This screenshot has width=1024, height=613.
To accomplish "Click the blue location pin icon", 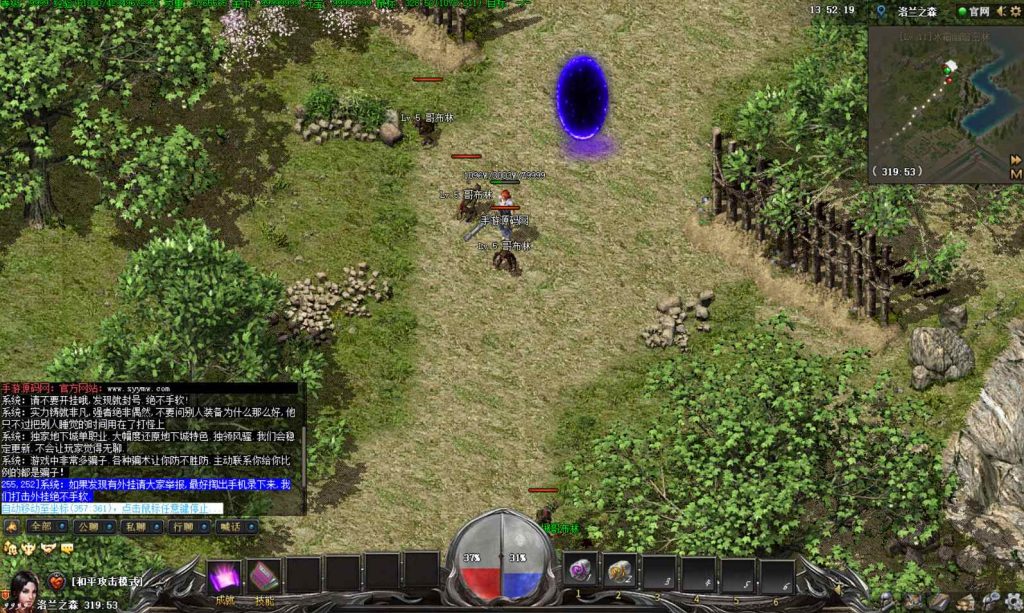I will [x=880, y=11].
